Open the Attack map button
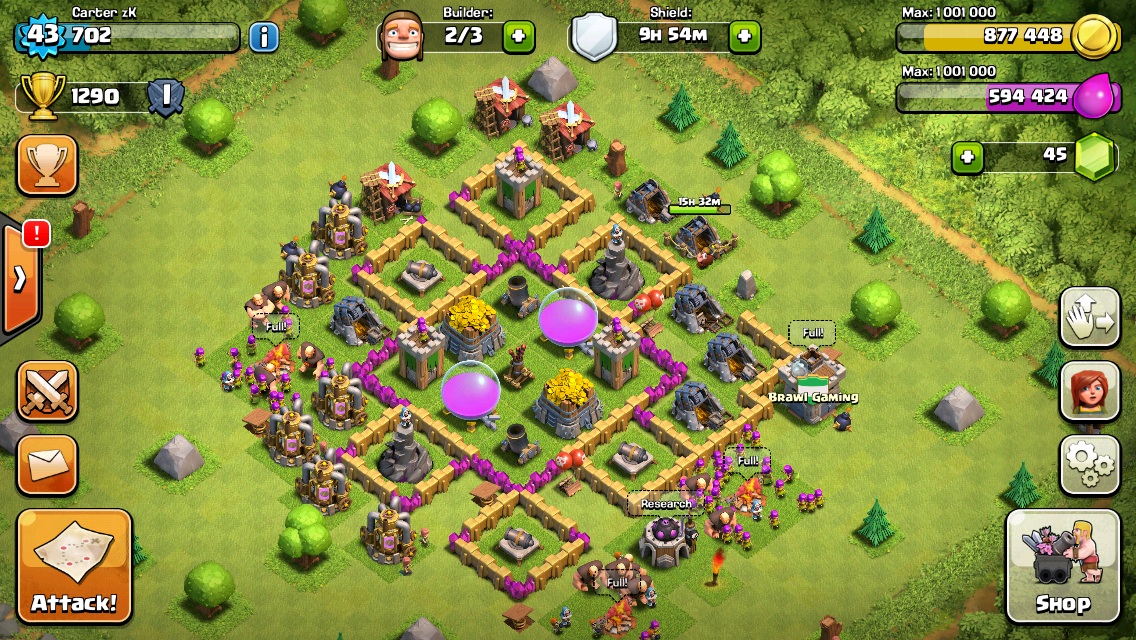 tap(74, 566)
